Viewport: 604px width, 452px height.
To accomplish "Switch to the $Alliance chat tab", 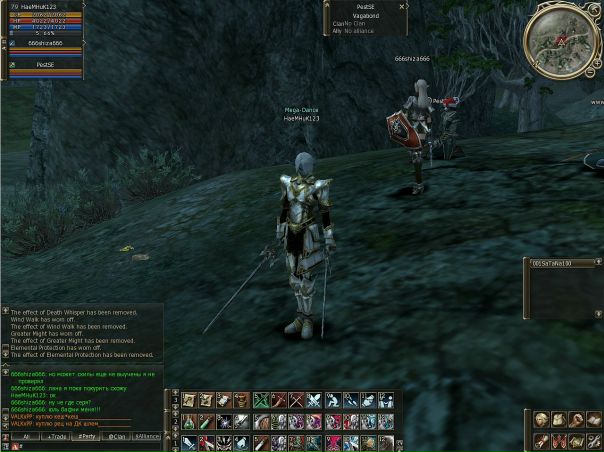I will tap(147, 437).
